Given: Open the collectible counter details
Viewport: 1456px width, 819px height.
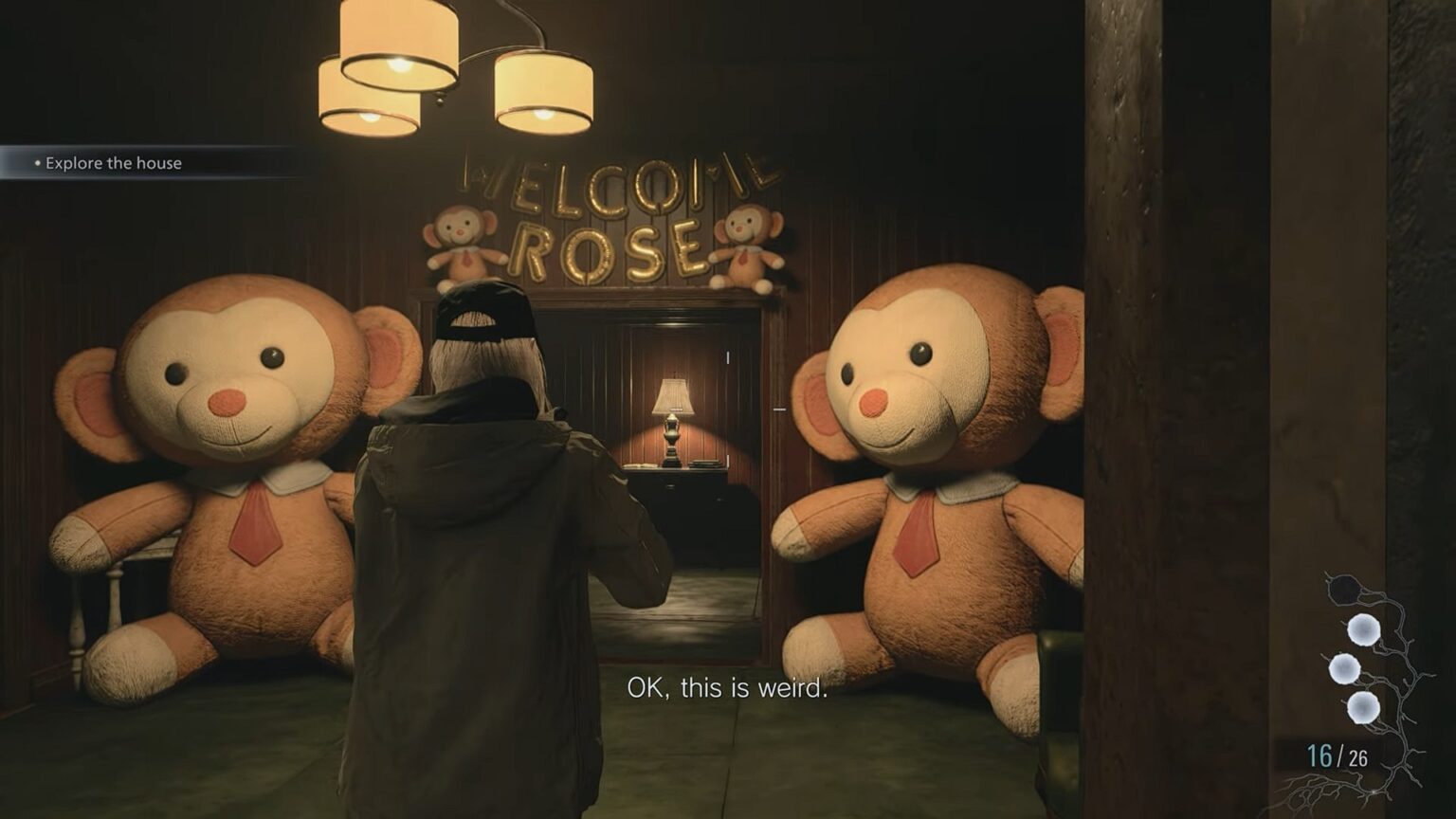Looking at the screenshot, I should coord(1337,756).
